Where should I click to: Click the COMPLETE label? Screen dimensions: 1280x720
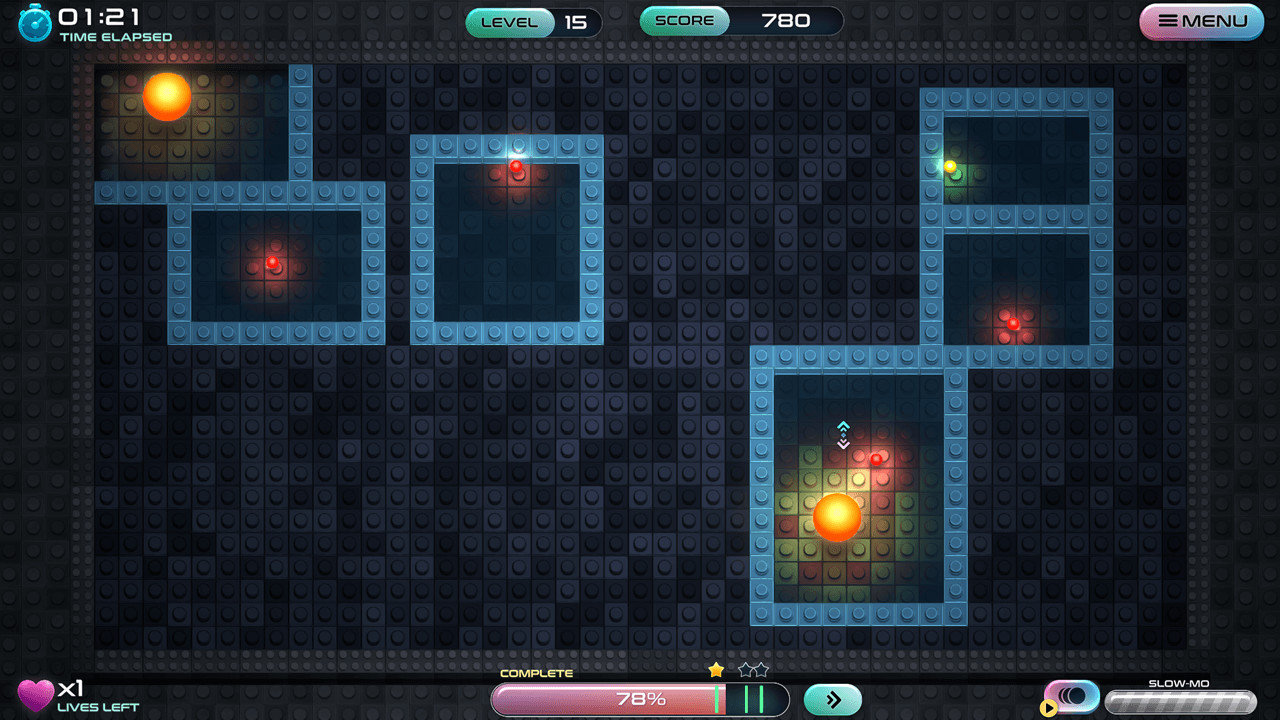point(537,673)
